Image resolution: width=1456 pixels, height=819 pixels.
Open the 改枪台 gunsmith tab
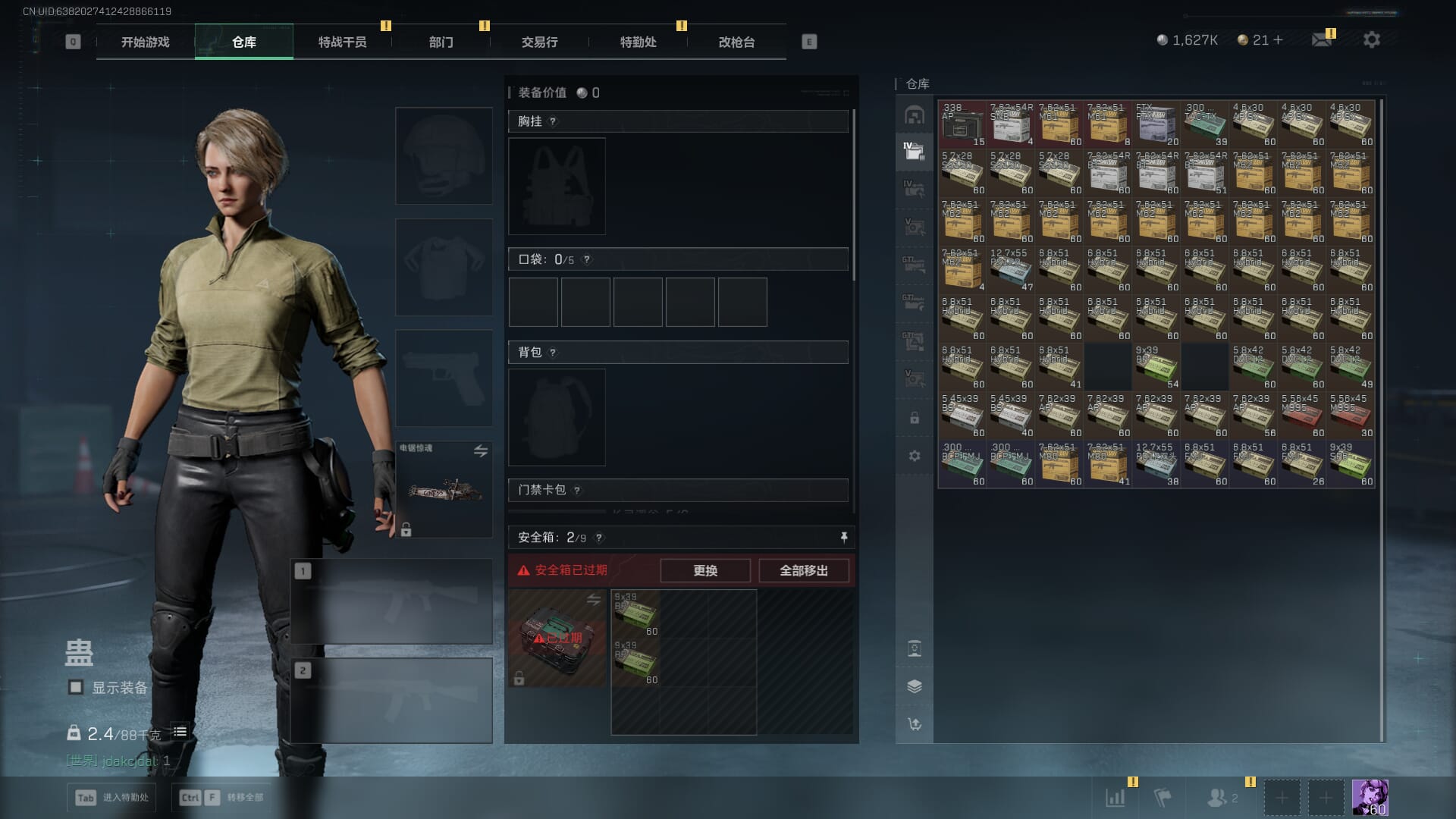(736, 42)
